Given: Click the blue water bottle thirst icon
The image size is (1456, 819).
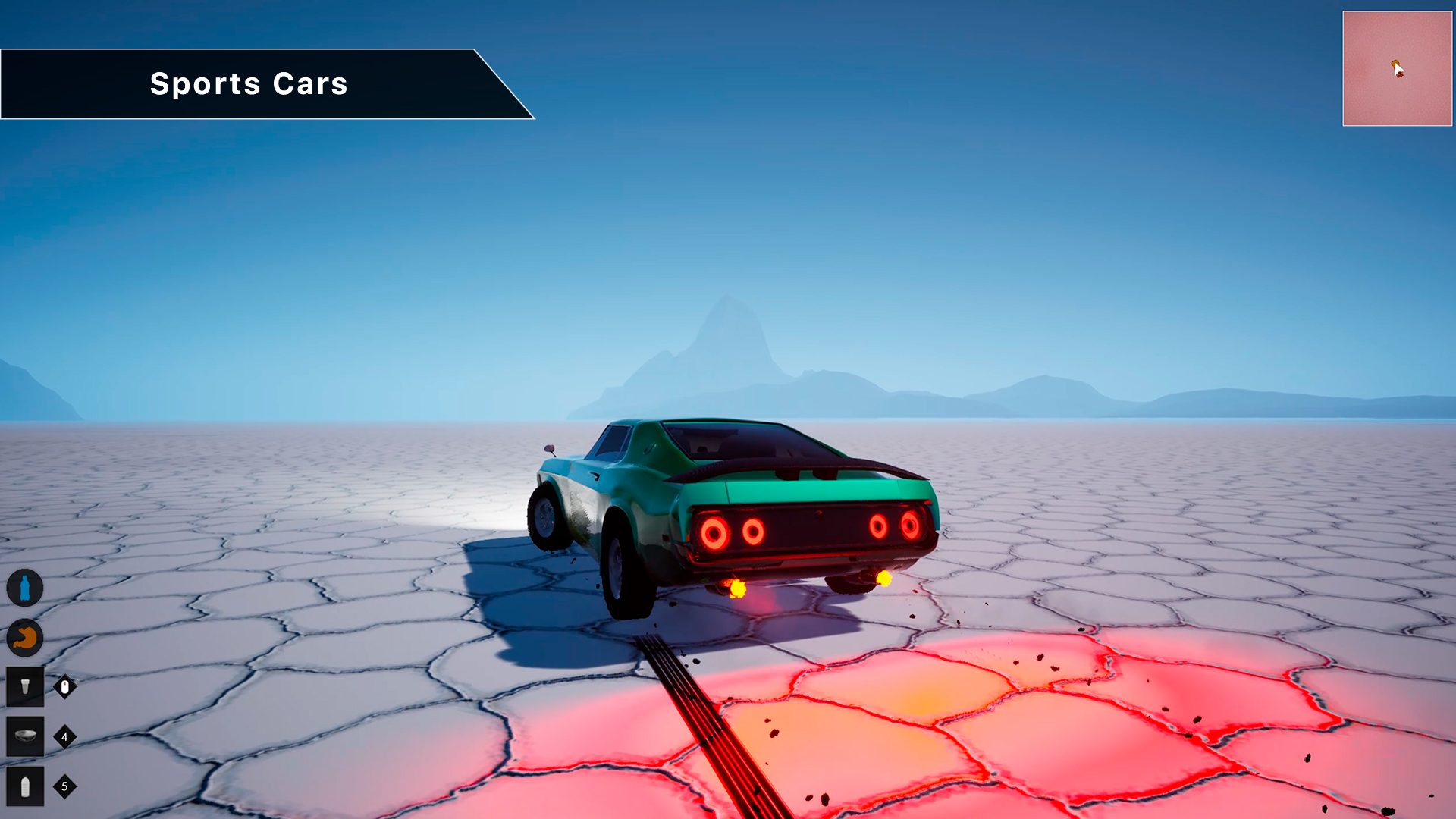Looking at the screenshot, I should coord(25,585).
